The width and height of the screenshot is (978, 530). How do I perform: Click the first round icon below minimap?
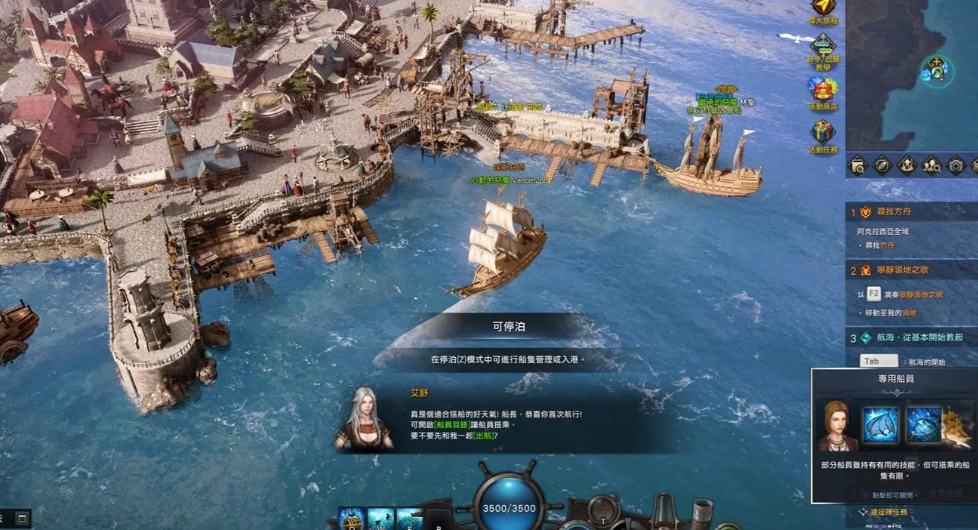(858, 165)
